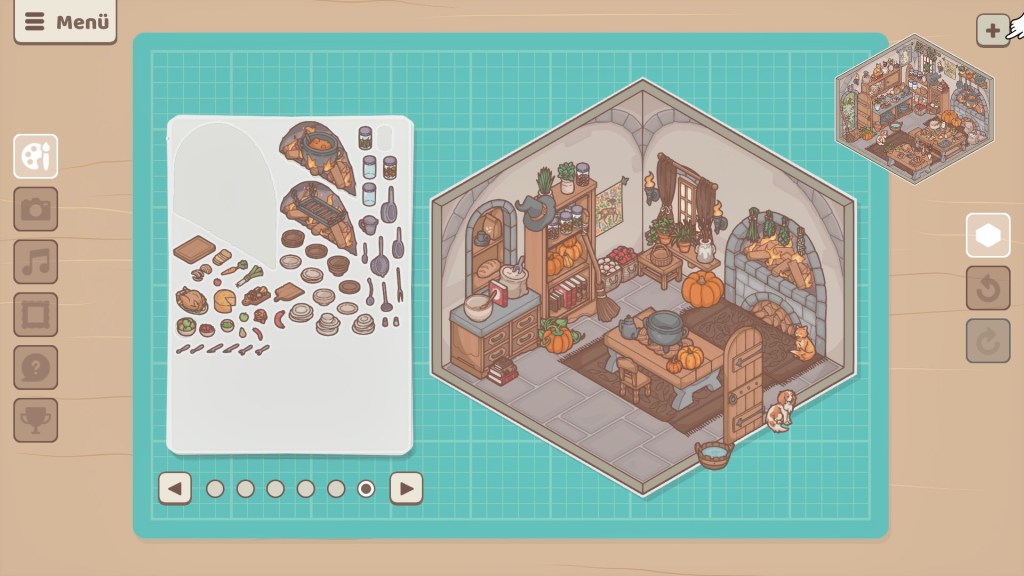Show the trophy achievements
This screenshot has width=1024, height=576.
pyautogui.click(x=36, y=420)
